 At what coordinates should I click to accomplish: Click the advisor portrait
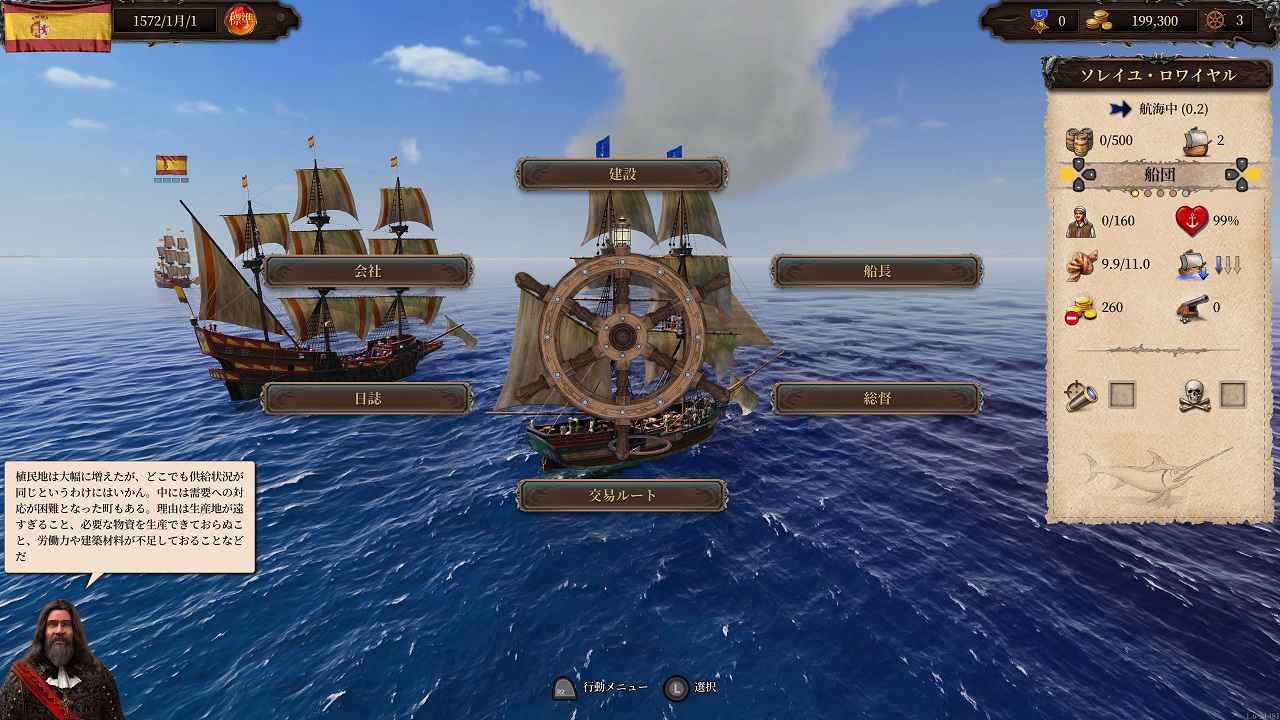(62, 662)
